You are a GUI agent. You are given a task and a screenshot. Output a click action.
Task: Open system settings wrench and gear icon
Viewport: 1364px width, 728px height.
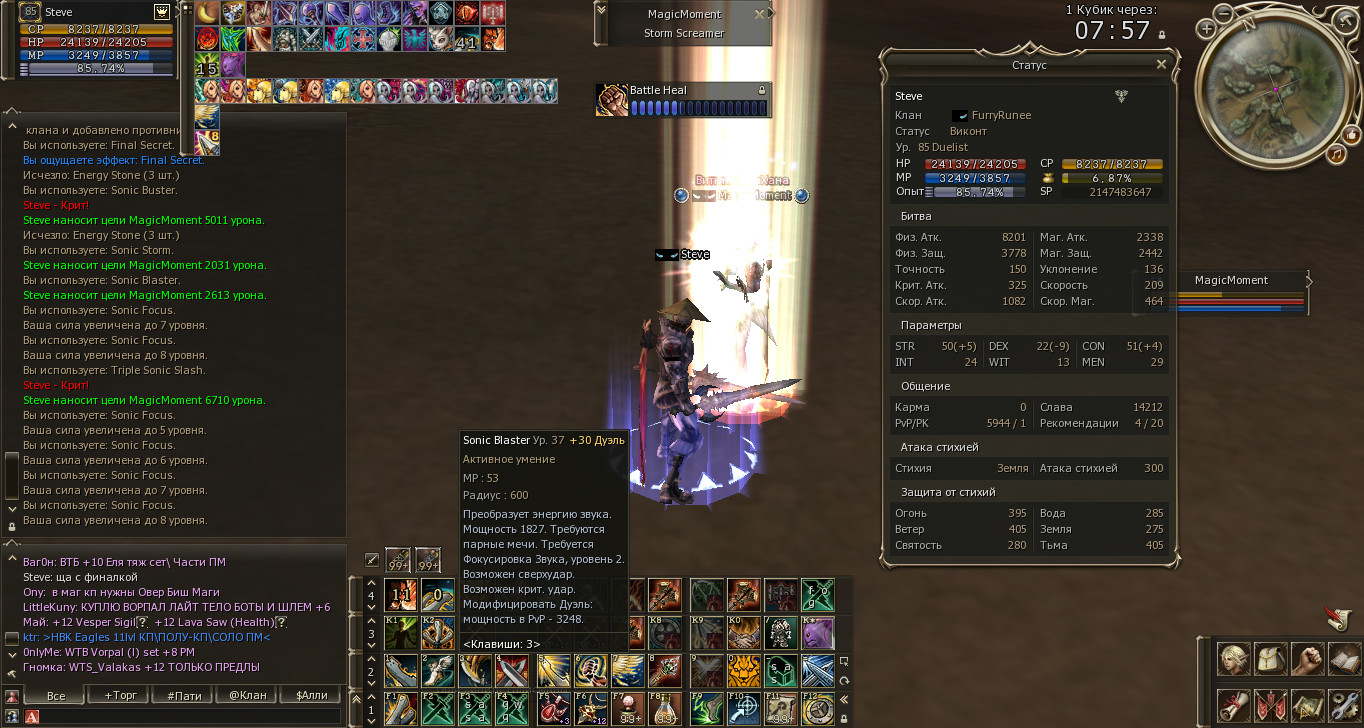pos(1344,705)
